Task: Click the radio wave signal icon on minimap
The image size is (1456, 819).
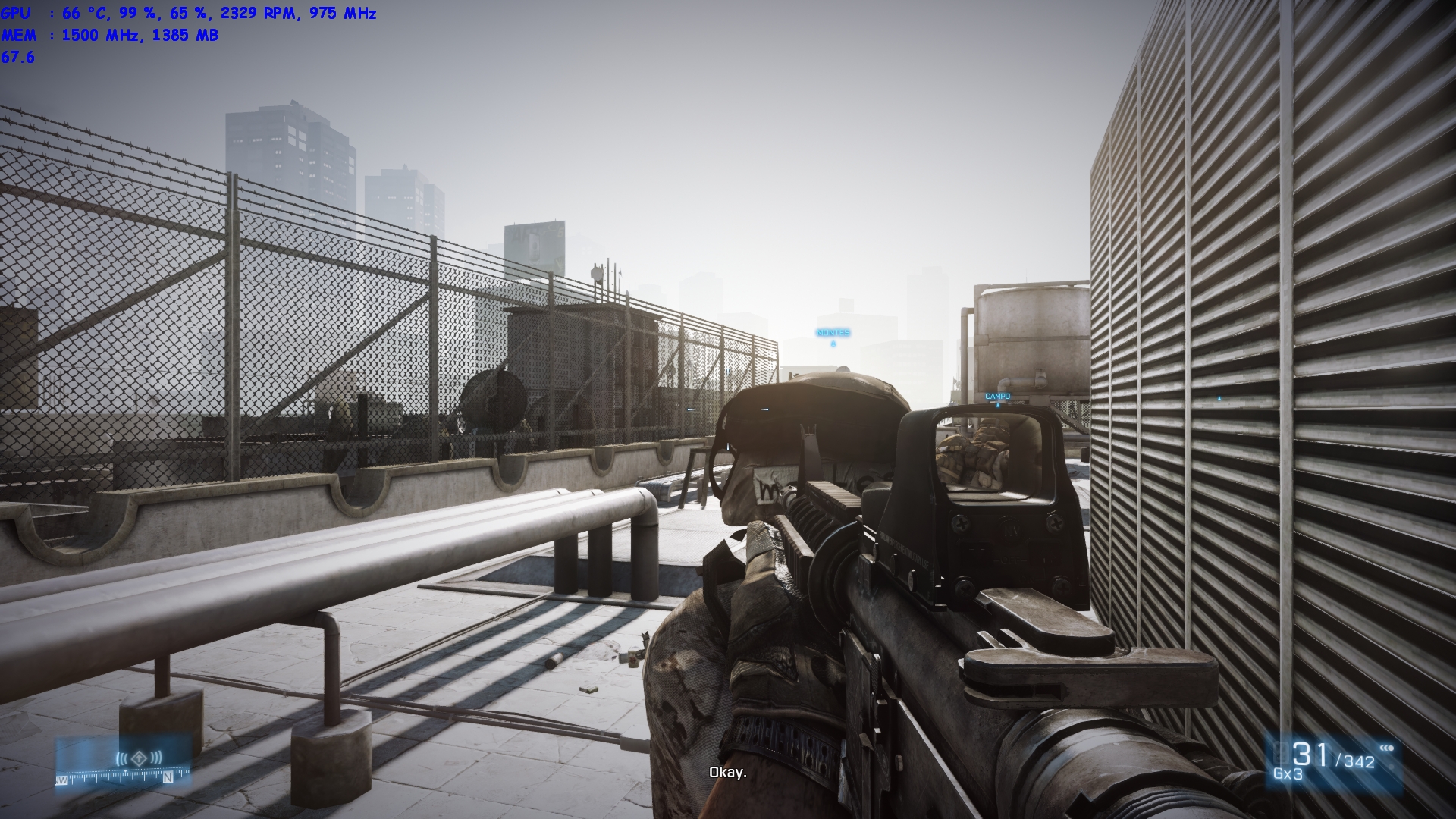Action: coord(121,758)
